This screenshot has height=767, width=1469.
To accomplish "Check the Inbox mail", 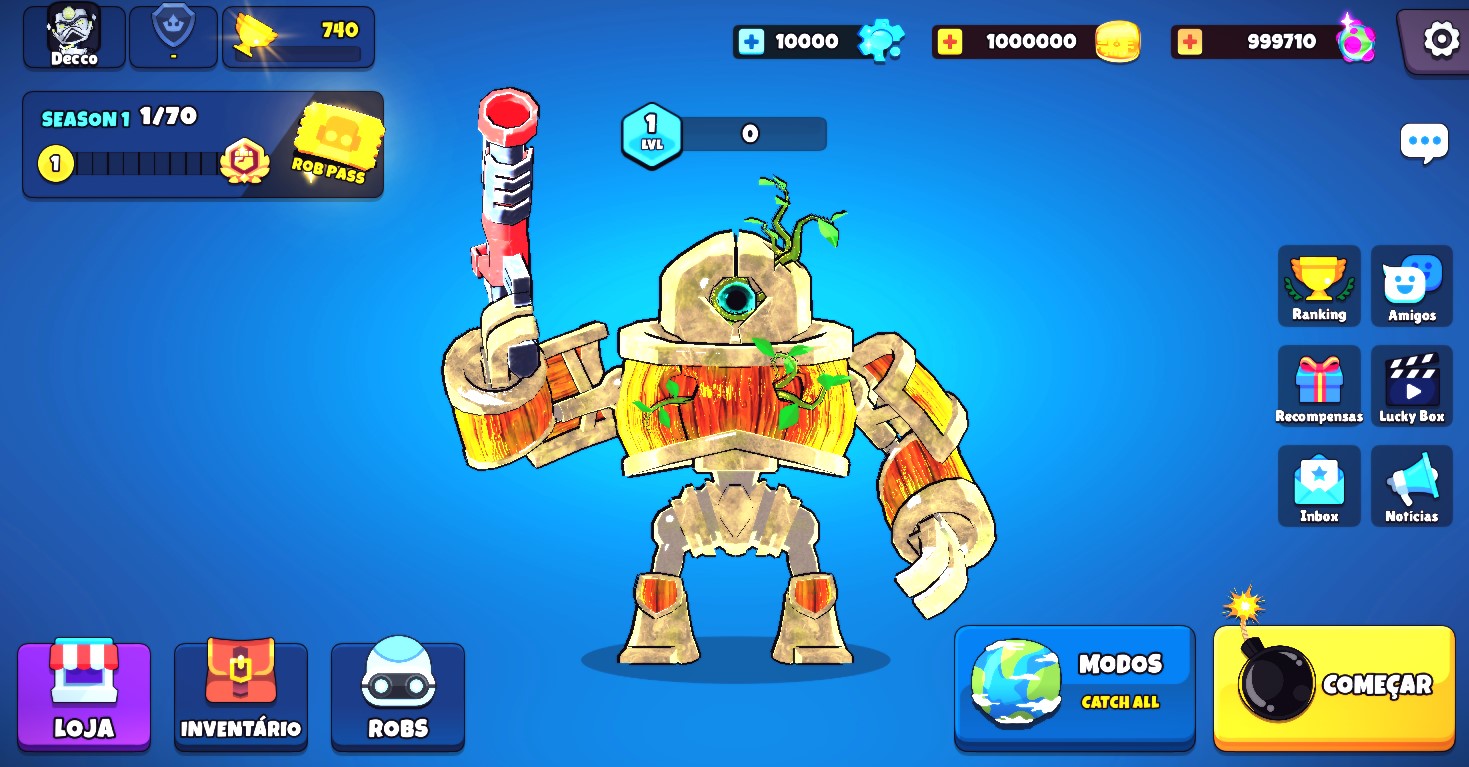I will [1319, 487].
